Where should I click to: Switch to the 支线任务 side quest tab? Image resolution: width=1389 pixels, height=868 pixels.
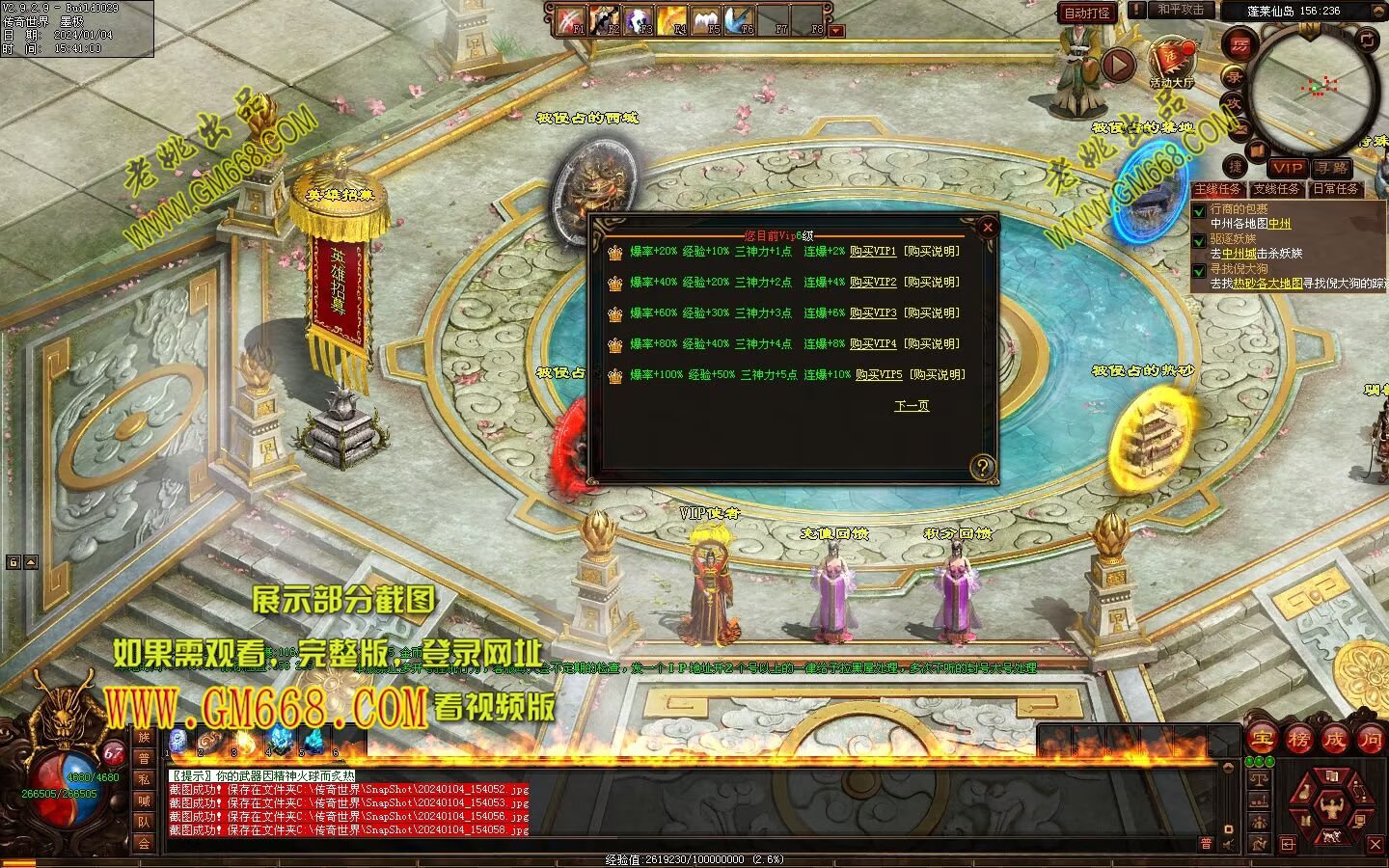pyautogui.click(x=1276, y=189)
